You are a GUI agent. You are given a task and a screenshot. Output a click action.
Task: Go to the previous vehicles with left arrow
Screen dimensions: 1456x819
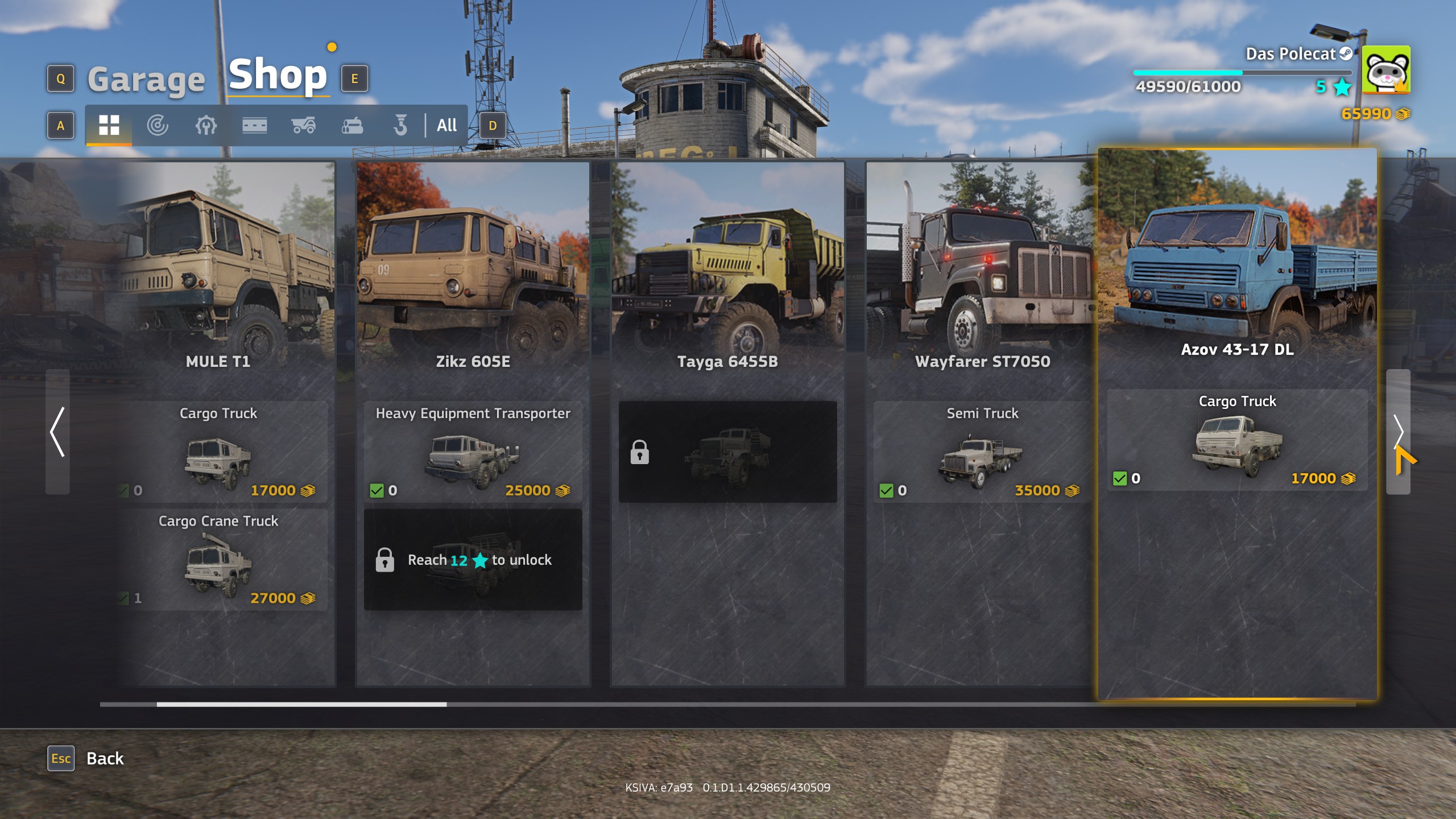pos(57,432)
